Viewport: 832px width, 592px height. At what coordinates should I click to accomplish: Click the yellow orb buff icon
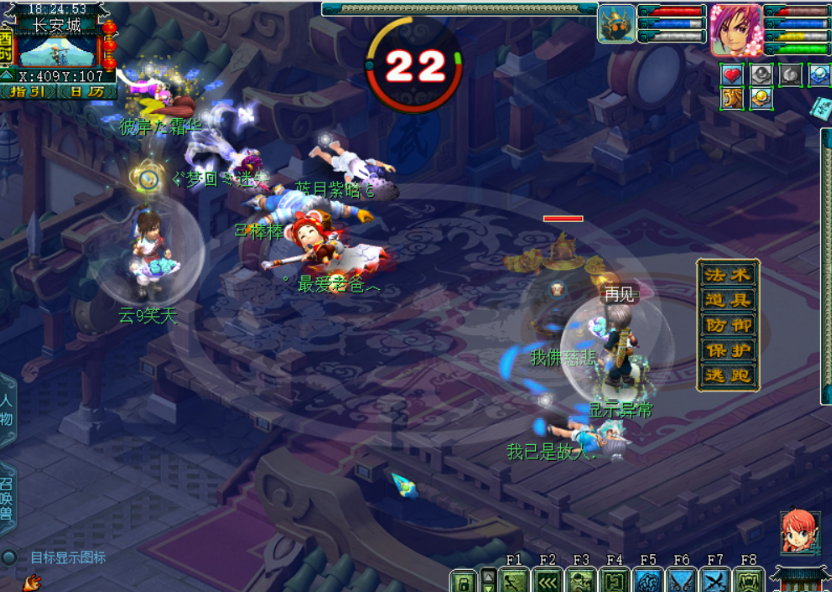[761, 97]
